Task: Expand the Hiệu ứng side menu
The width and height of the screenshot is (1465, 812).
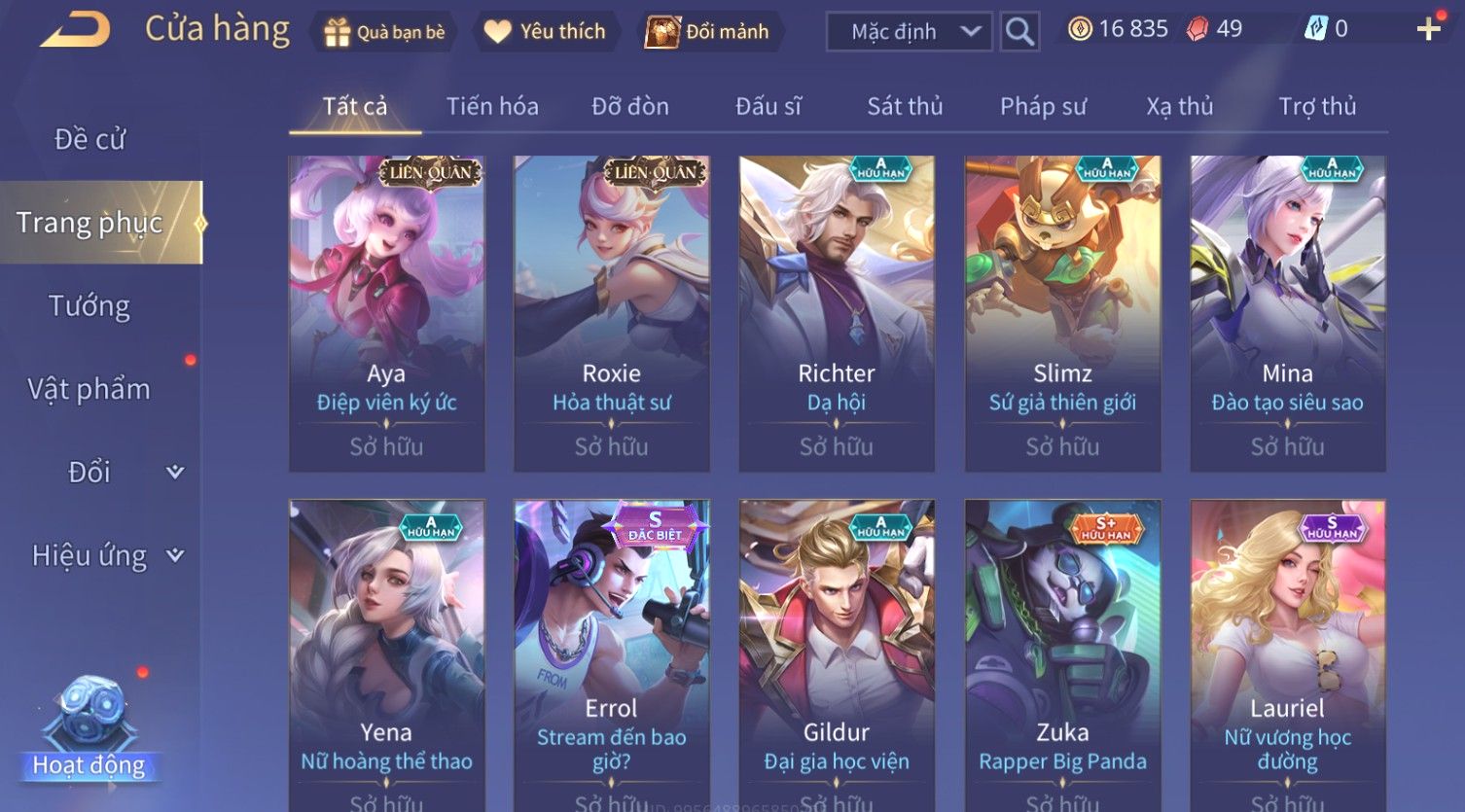Action: 105,556
